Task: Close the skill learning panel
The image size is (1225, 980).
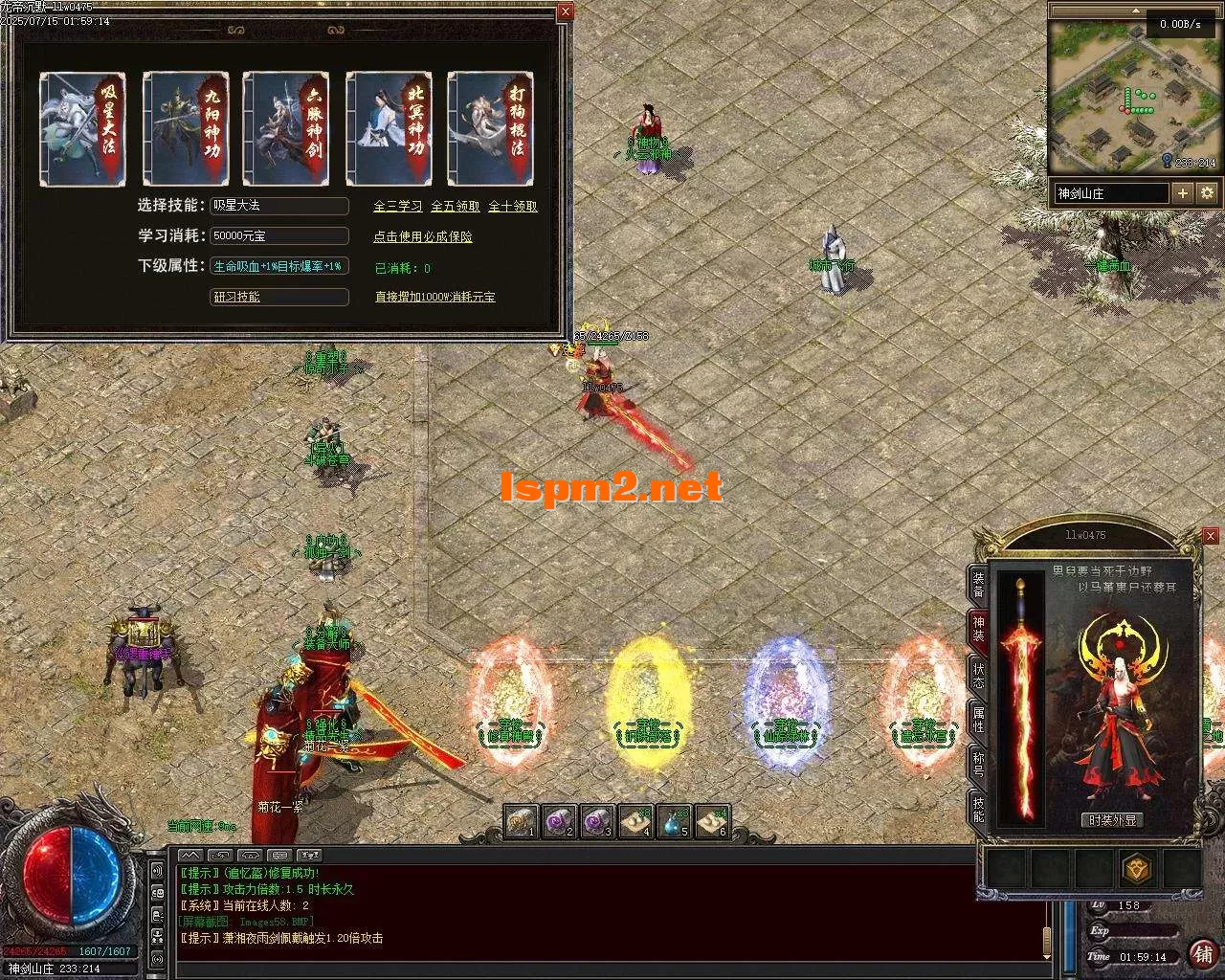Action: tap(566, 11)
